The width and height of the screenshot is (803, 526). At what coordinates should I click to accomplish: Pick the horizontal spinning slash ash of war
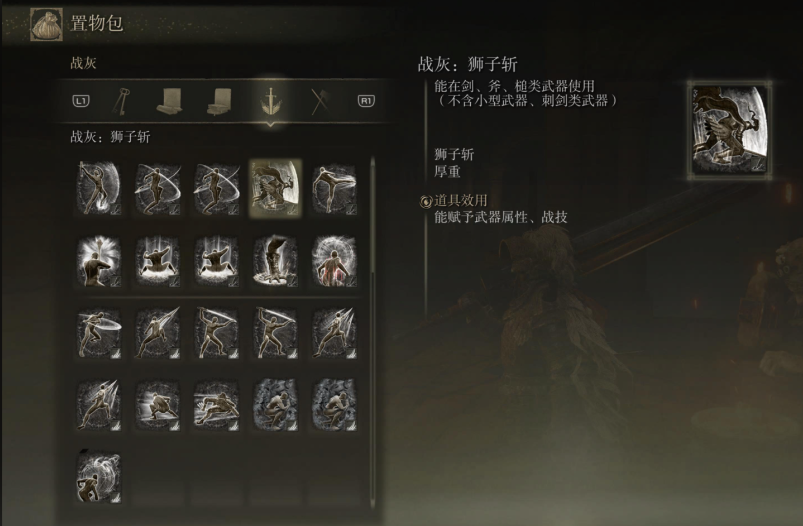(x=157, y=187)
